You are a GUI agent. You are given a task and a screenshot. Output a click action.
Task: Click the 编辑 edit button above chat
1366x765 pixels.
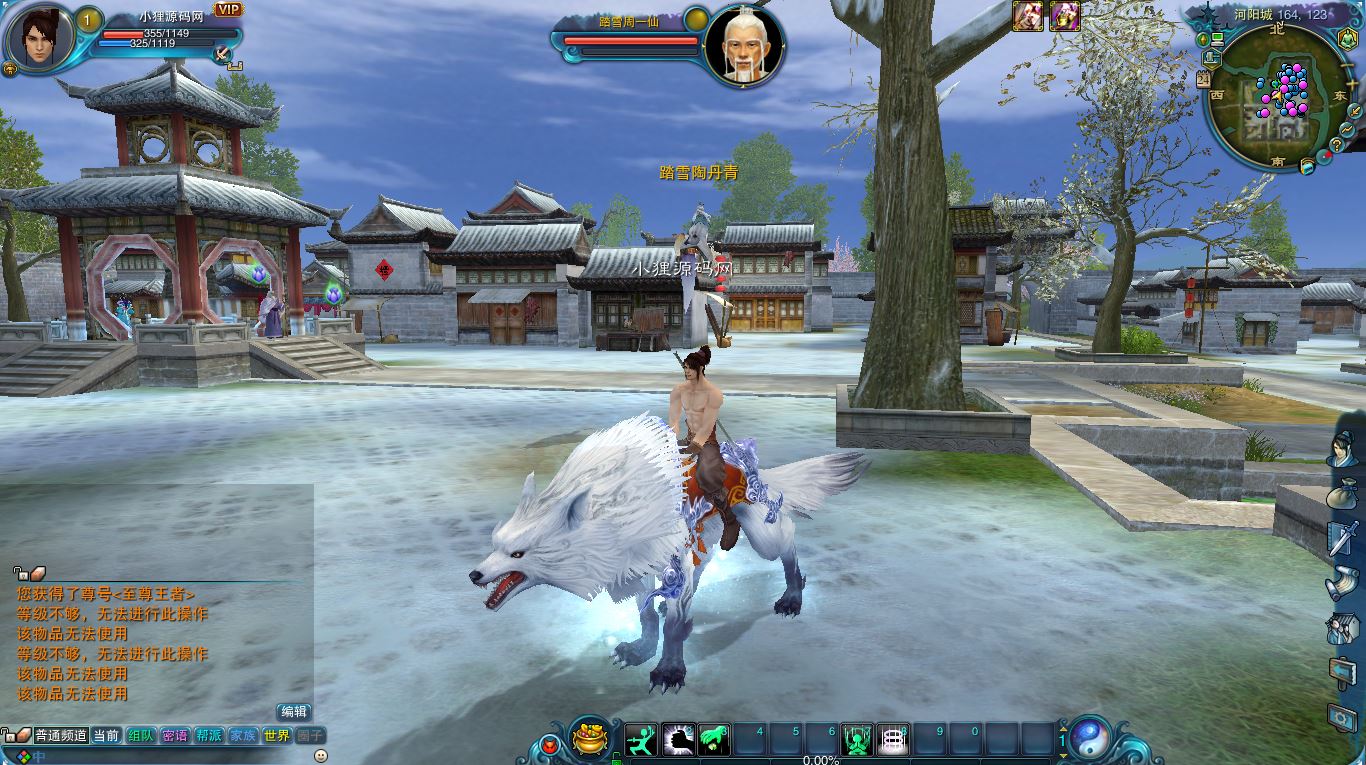pos(294,712)
